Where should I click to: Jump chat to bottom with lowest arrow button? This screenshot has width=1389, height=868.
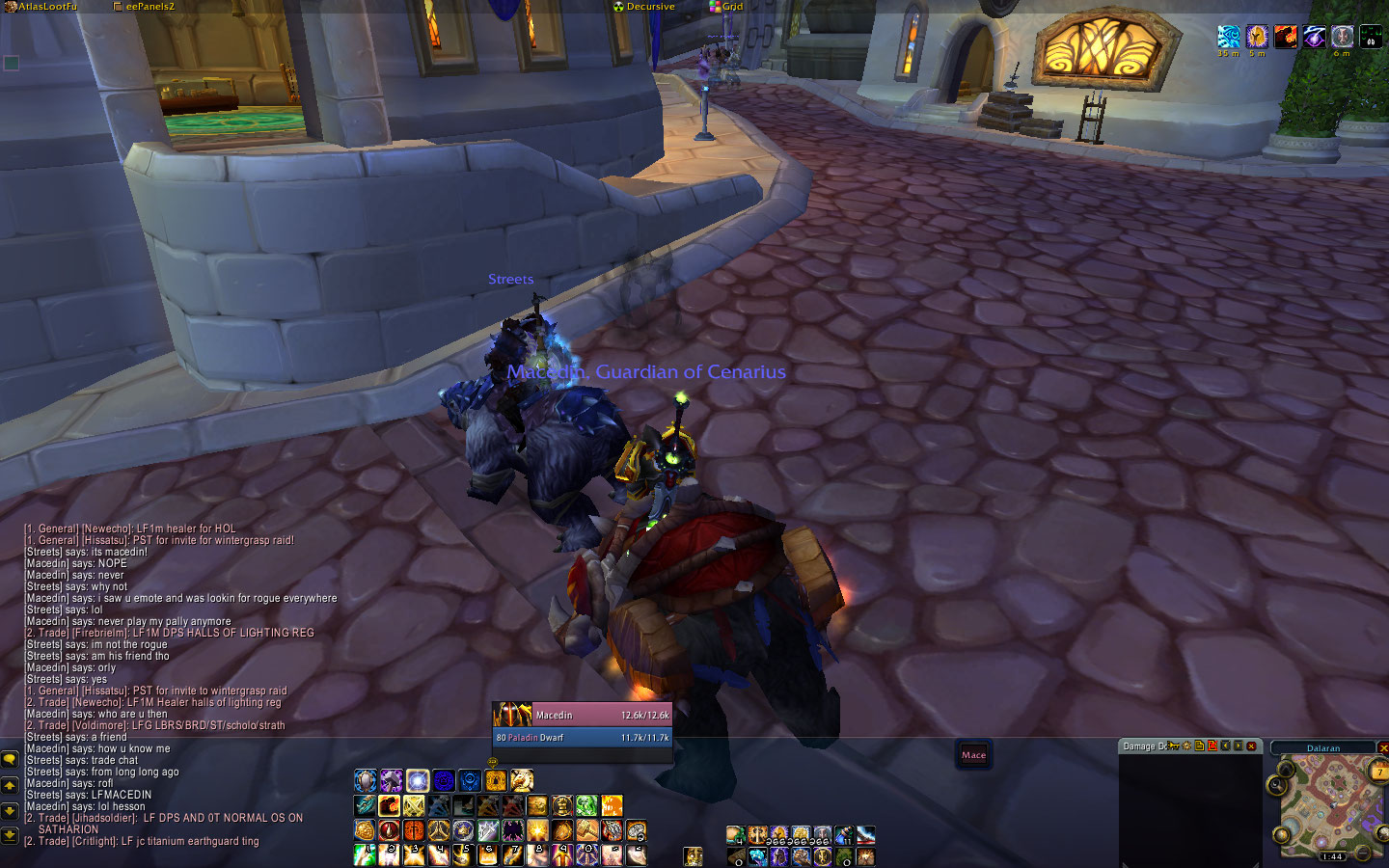(10, 835)
